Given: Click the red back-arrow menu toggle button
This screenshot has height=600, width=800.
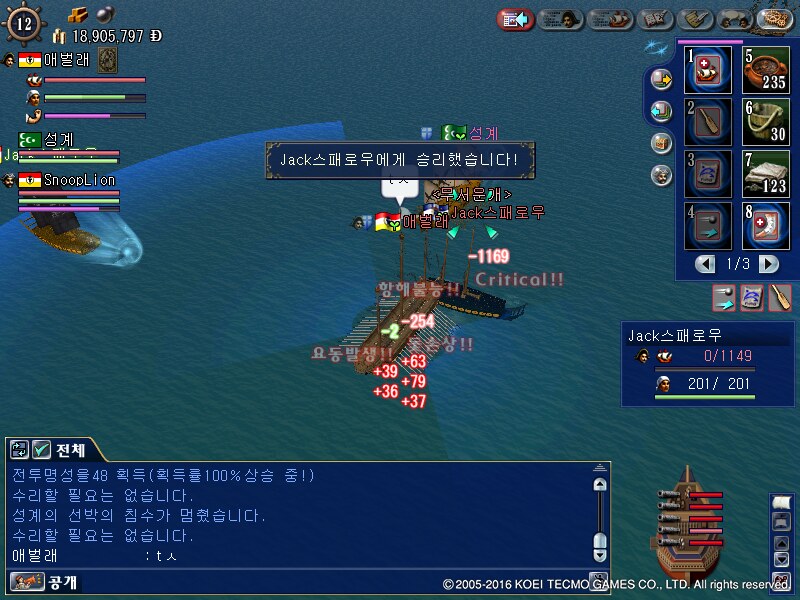Looking at the screenshot, I should pos(516,19).
